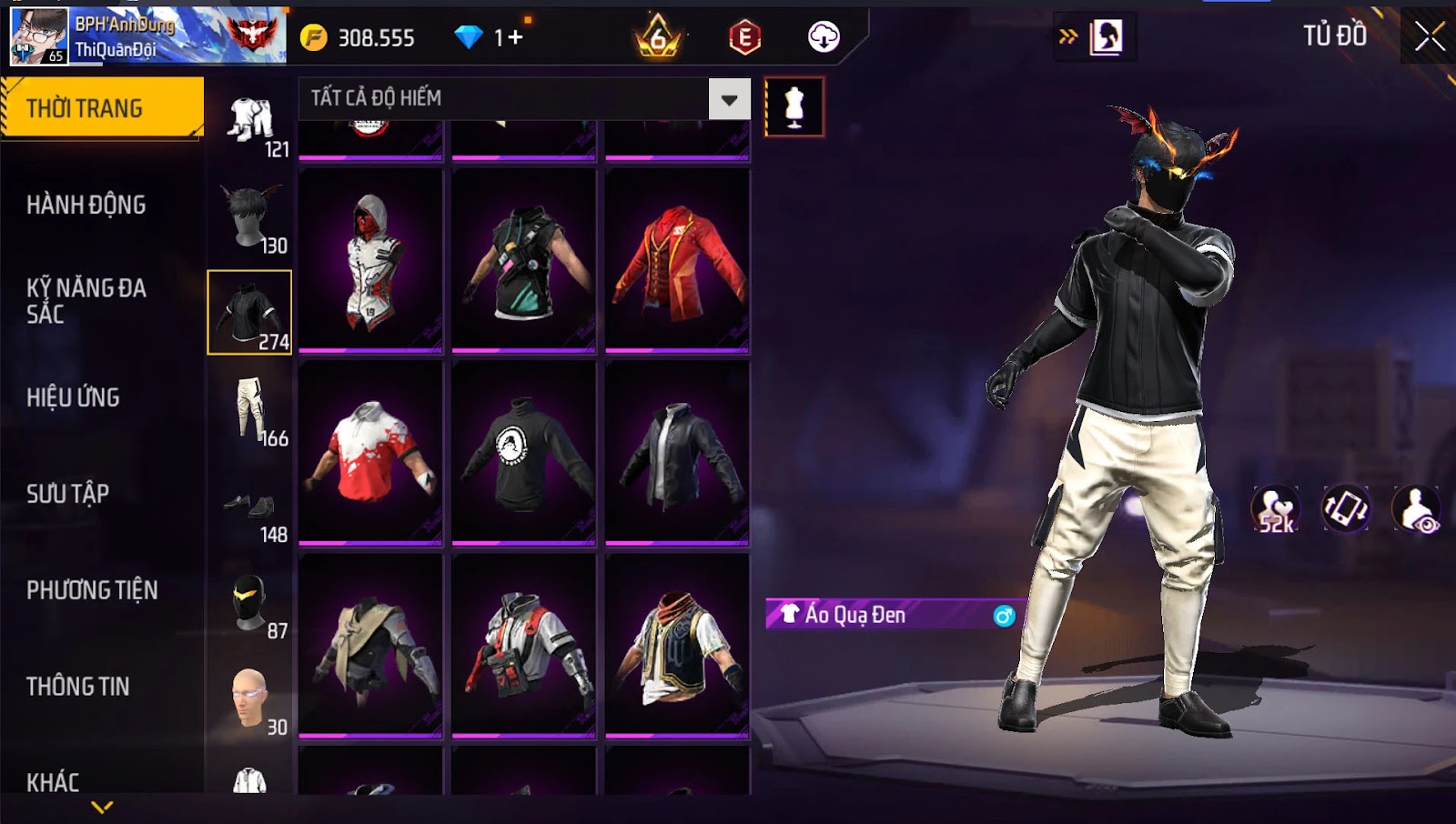Screen dimensions: 1456x824
Task: Click the mannequin outfit preset icon
Action: pos(794,107)
